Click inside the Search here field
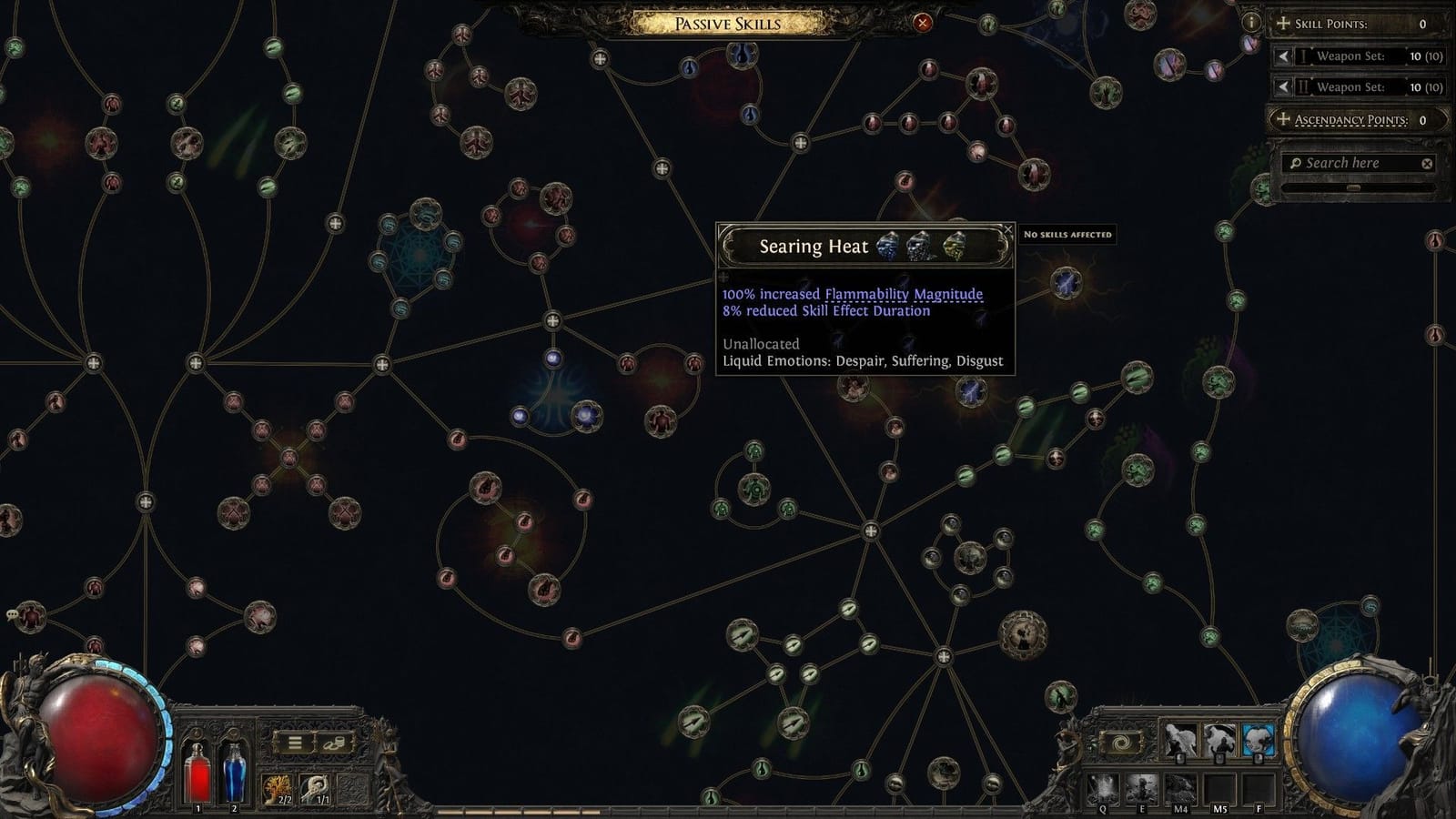Viewport: 1456px width, 819px height. click(x=1347, y=163)
